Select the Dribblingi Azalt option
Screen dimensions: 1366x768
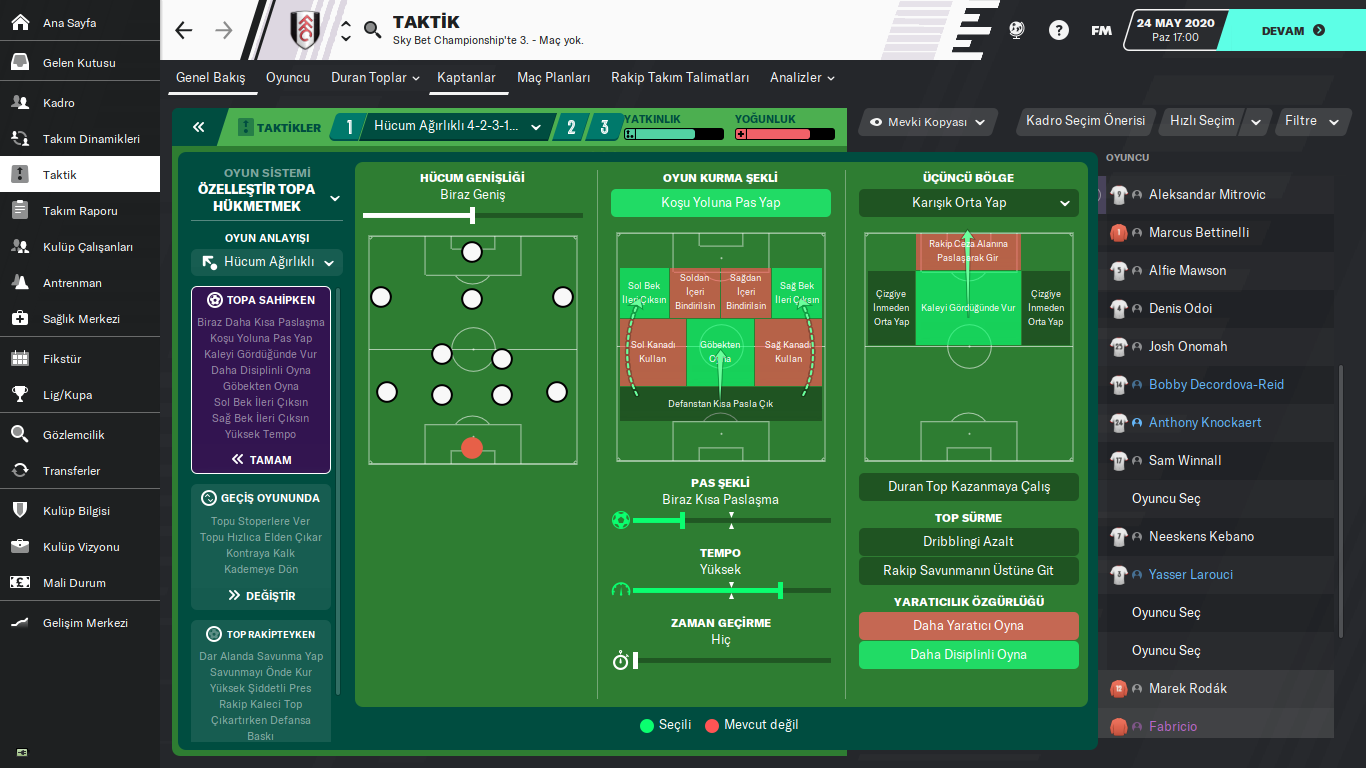tap(968, 542)
